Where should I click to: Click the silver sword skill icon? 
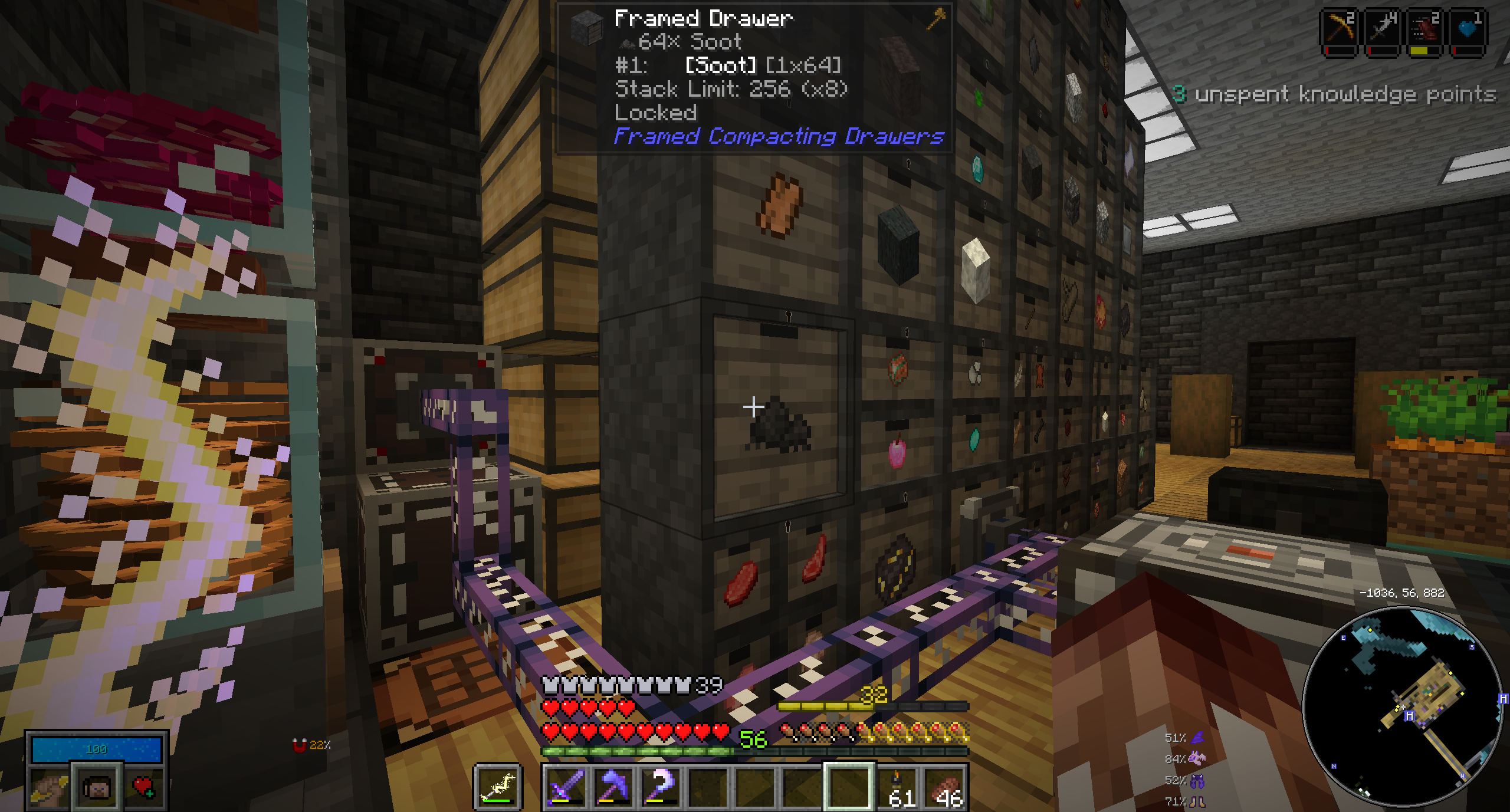tap(1382, 29)
